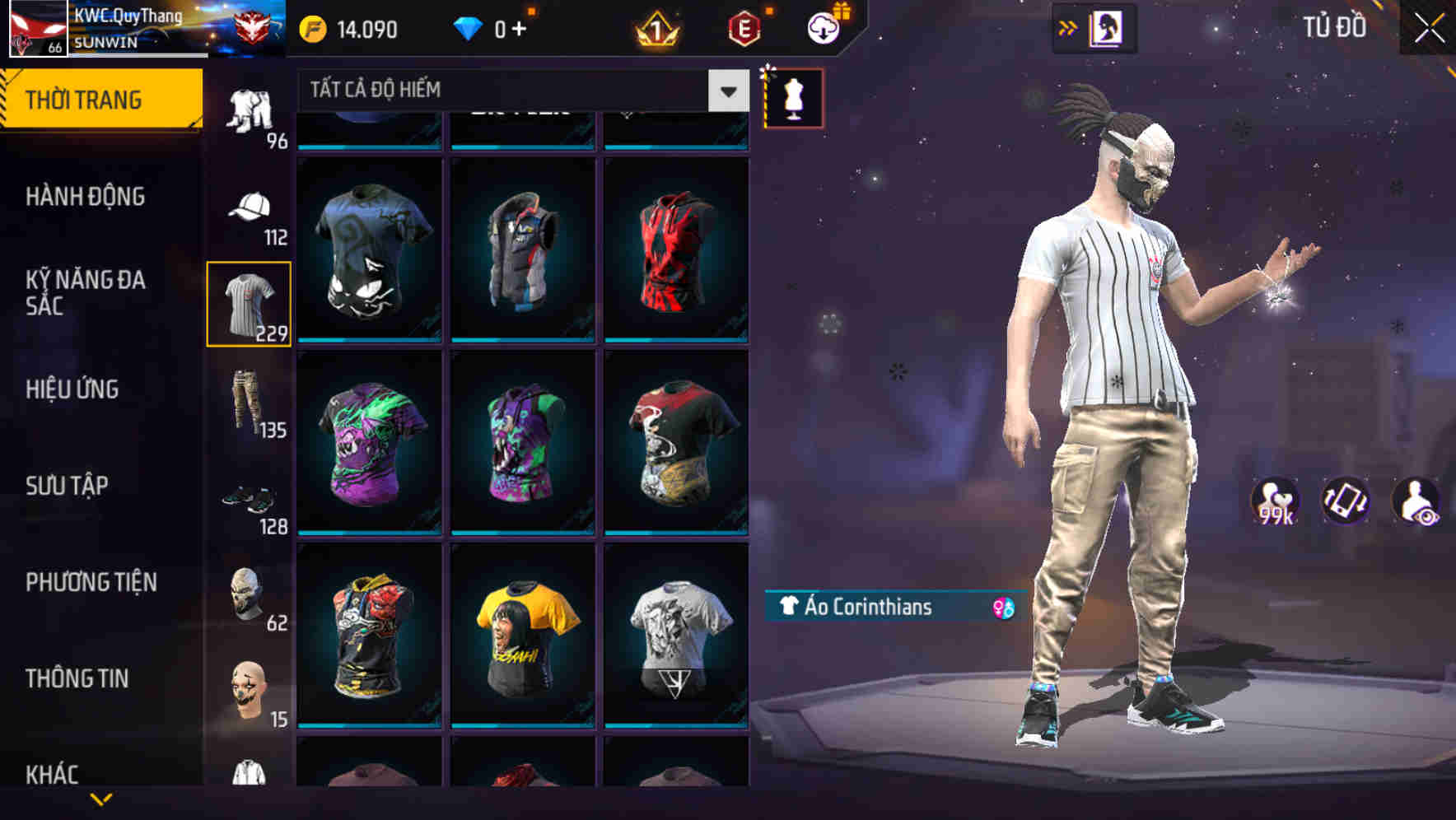Collapse sidebar using the double arrow toggle
The width and height of the screenshot is (1456, 820).
point(1068,27)
